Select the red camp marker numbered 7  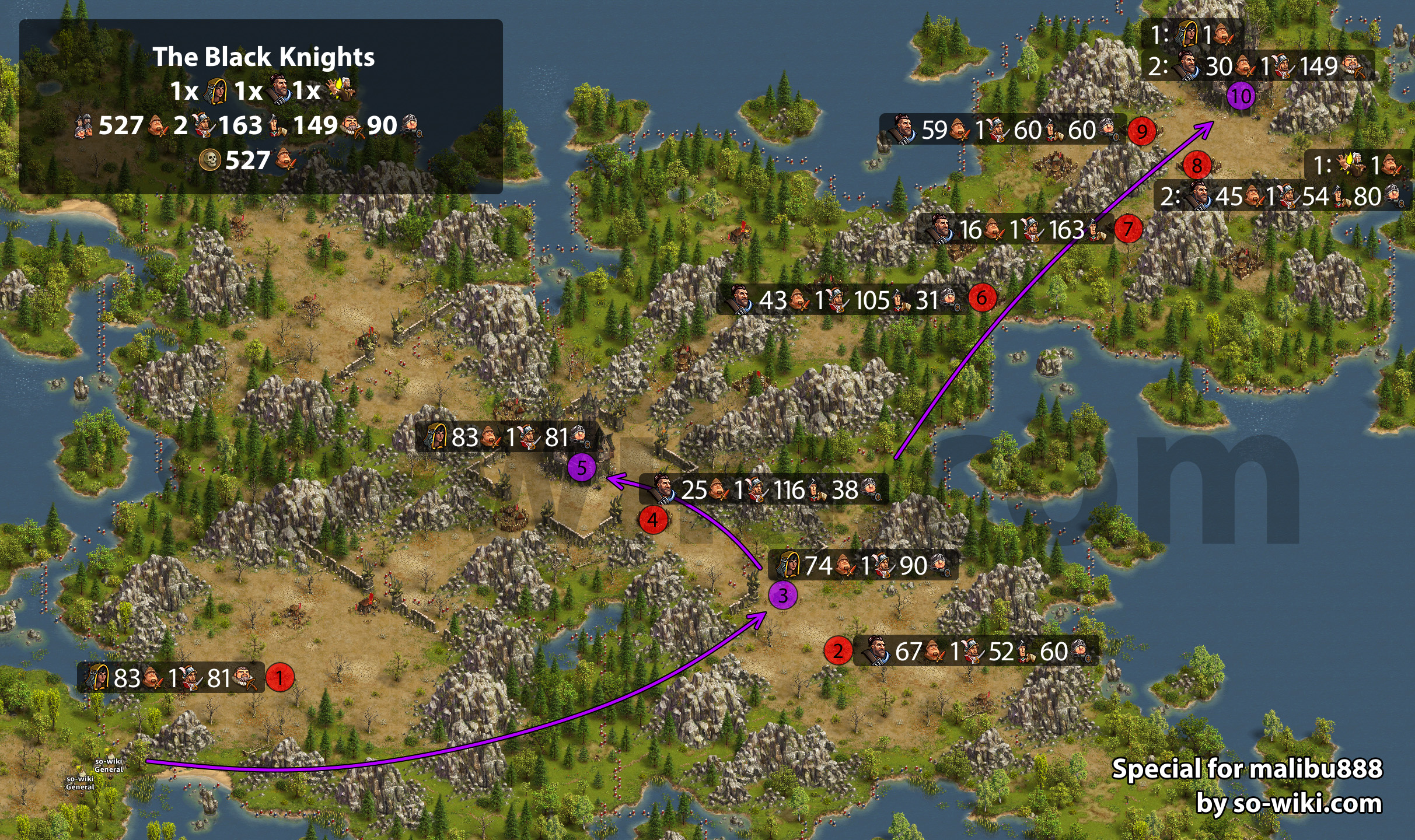[1128, 229]
